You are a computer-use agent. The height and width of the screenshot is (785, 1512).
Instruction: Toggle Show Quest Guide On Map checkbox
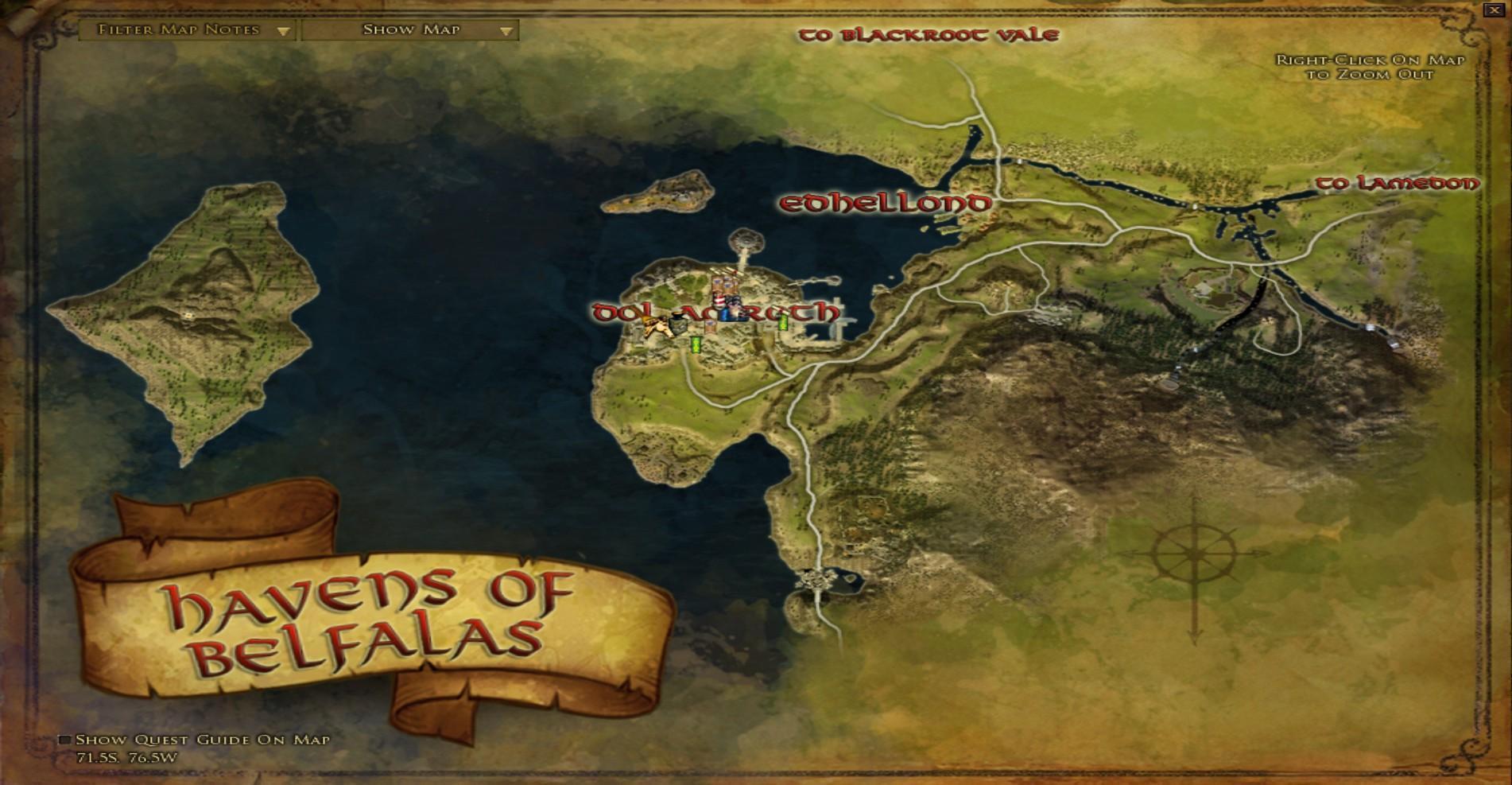point(65,740)
